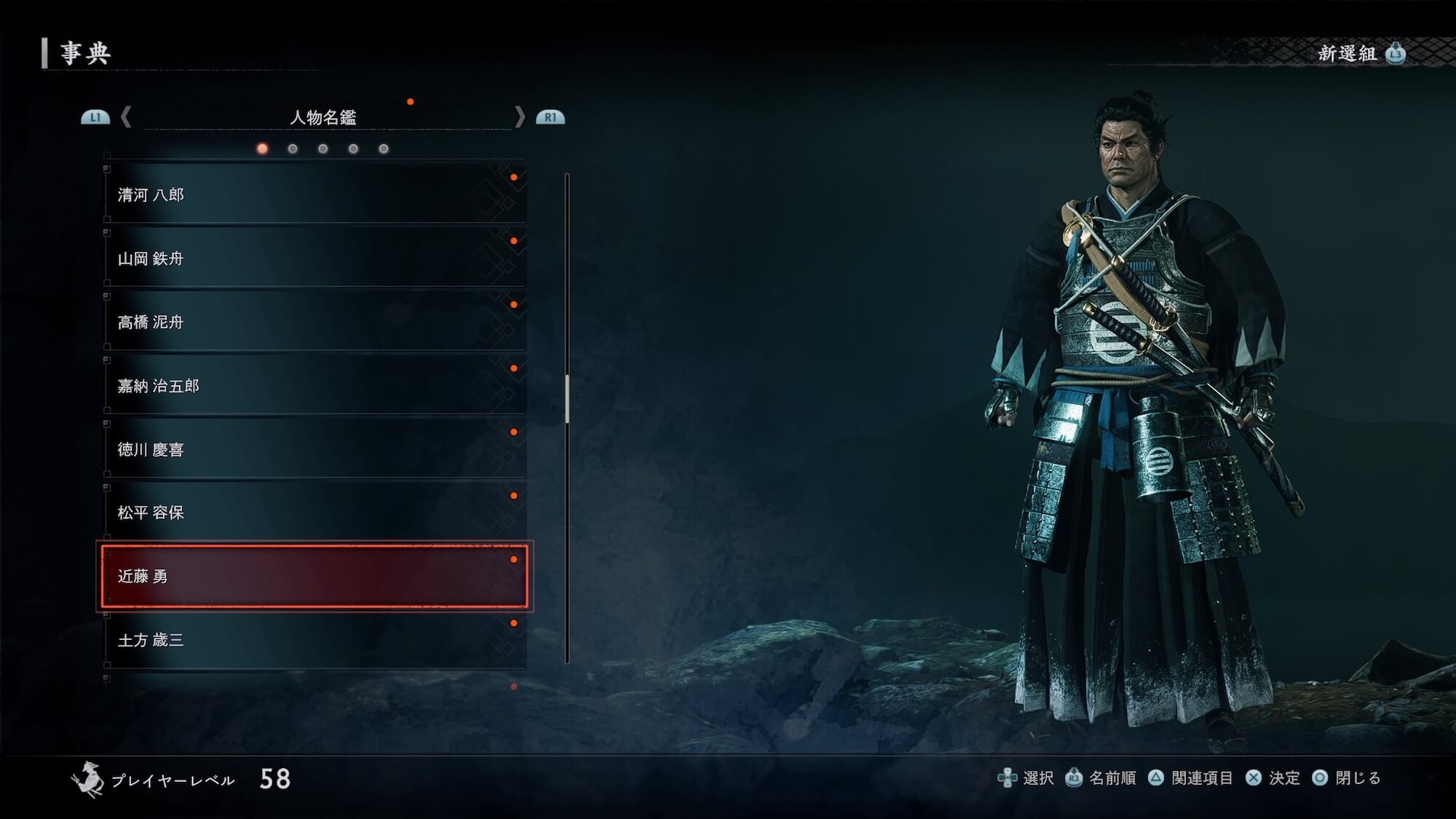
Task: Select the 清河 八郎 entry
Action: pyautogui.click(x=314, y=194)
